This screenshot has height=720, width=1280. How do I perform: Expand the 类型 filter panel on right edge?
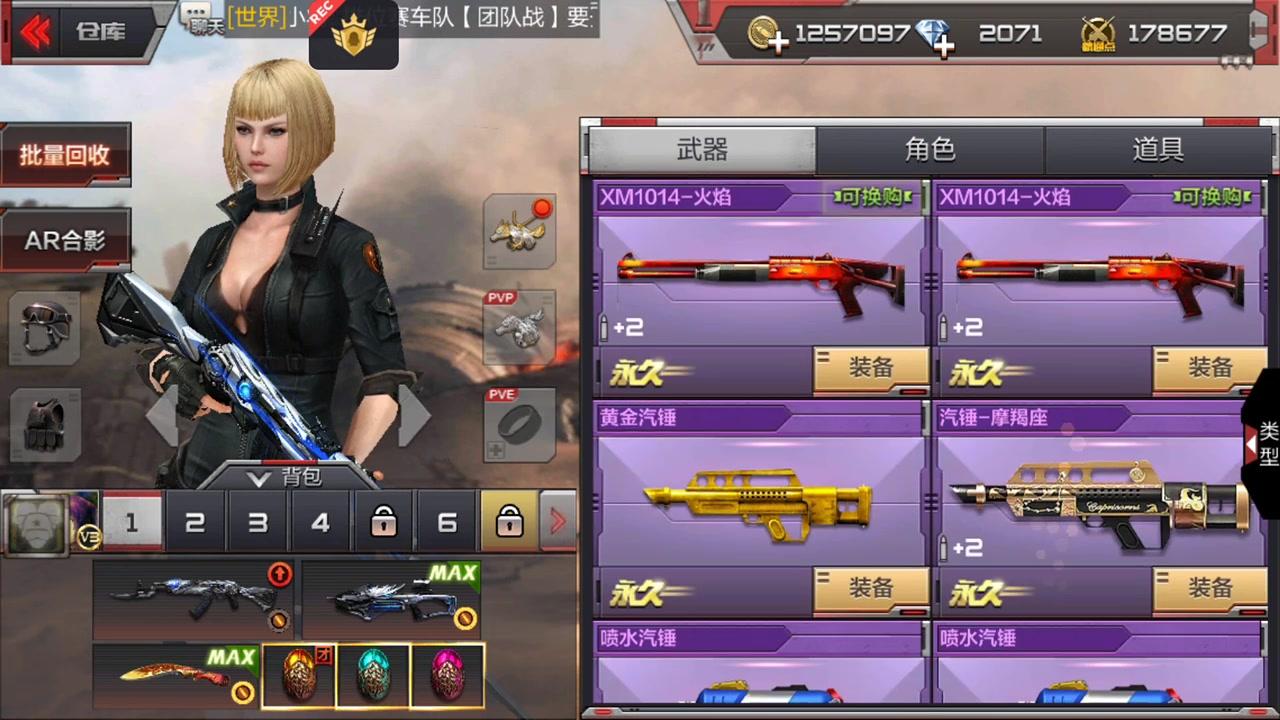[x=1258, y=445]
